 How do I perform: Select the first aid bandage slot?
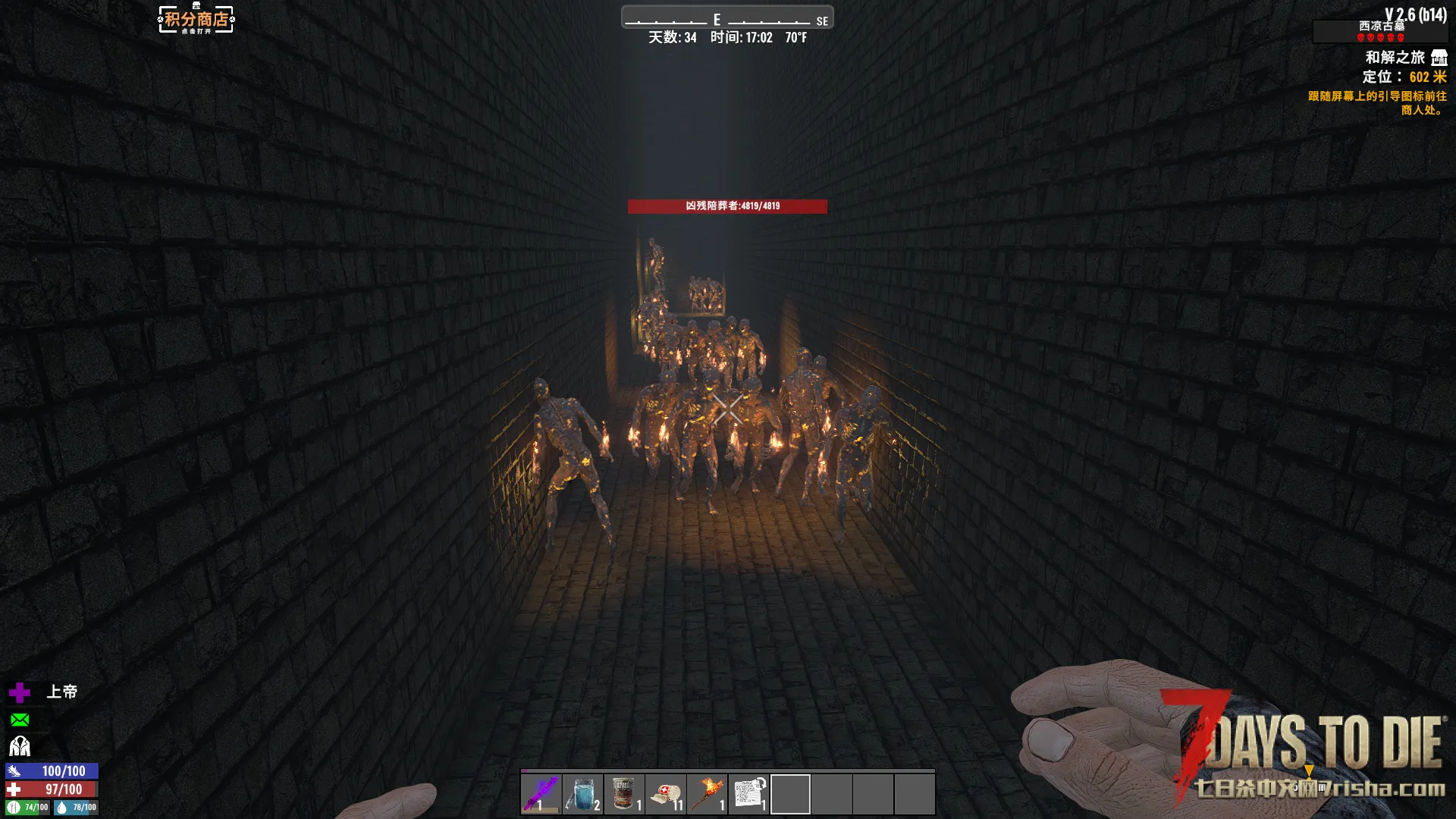[666, 793]
